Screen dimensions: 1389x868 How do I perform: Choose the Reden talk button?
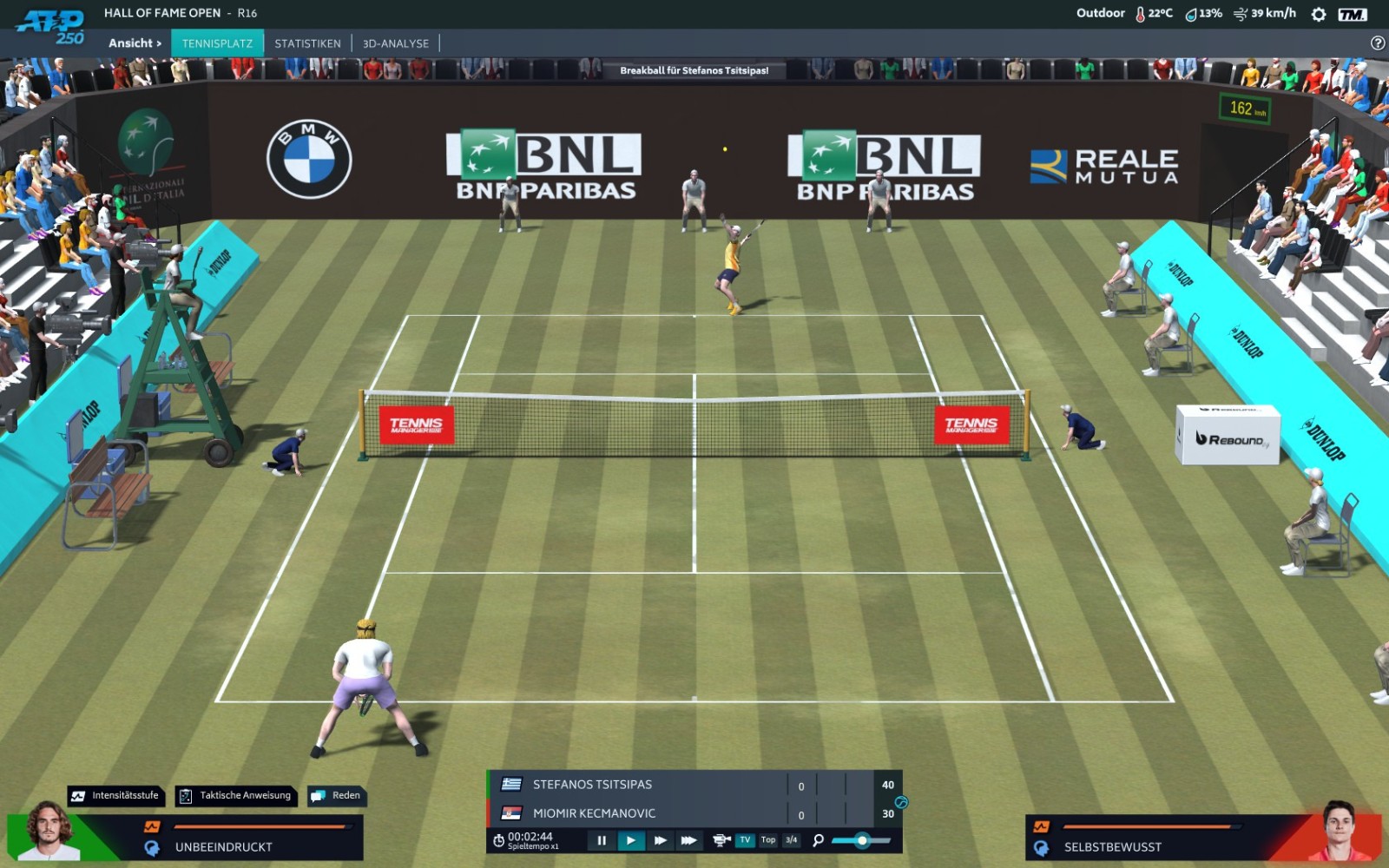pyautogui.click(x=337, y=795)
